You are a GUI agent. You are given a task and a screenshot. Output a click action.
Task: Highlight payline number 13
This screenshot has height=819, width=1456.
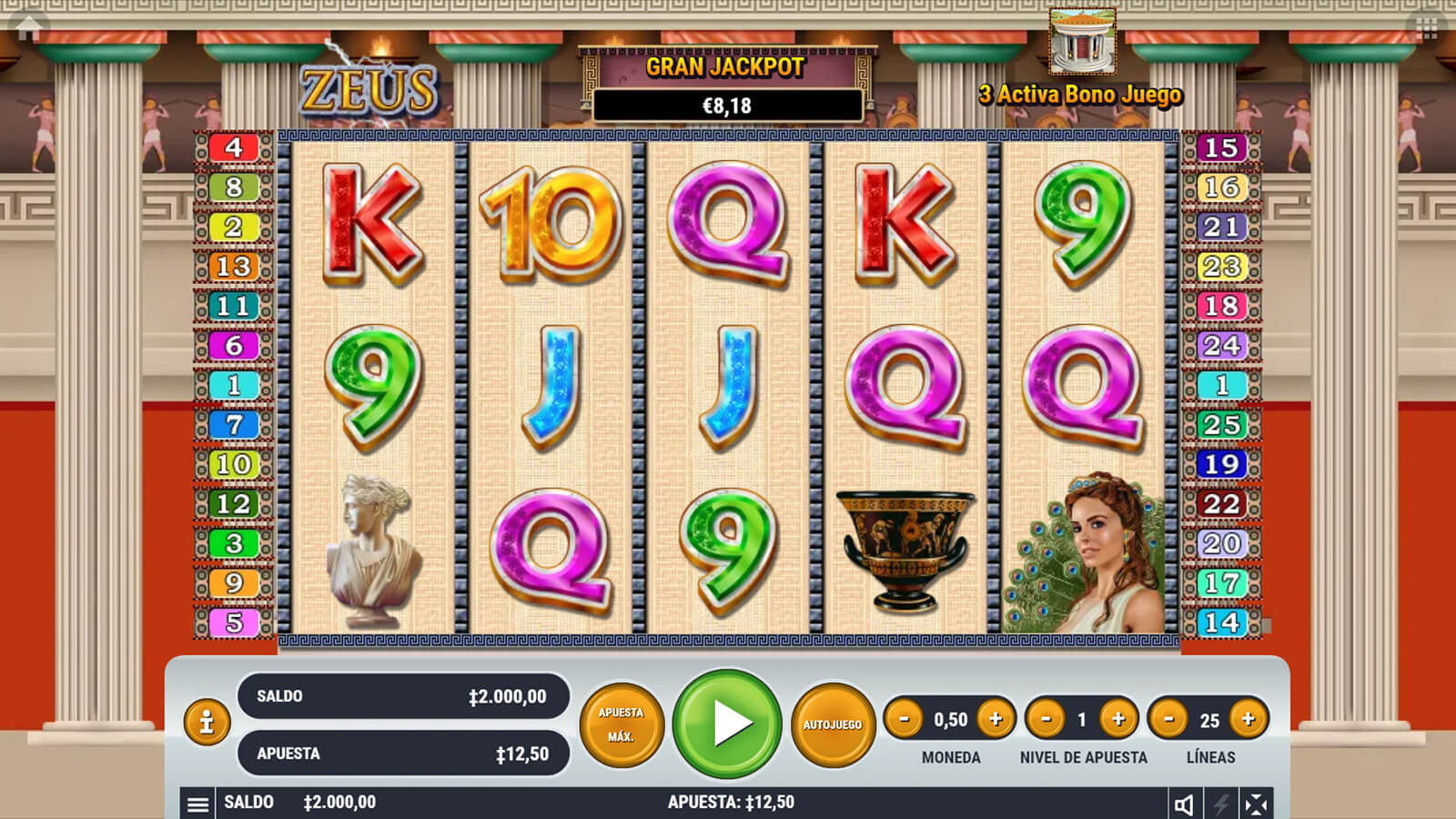(234, 267)
